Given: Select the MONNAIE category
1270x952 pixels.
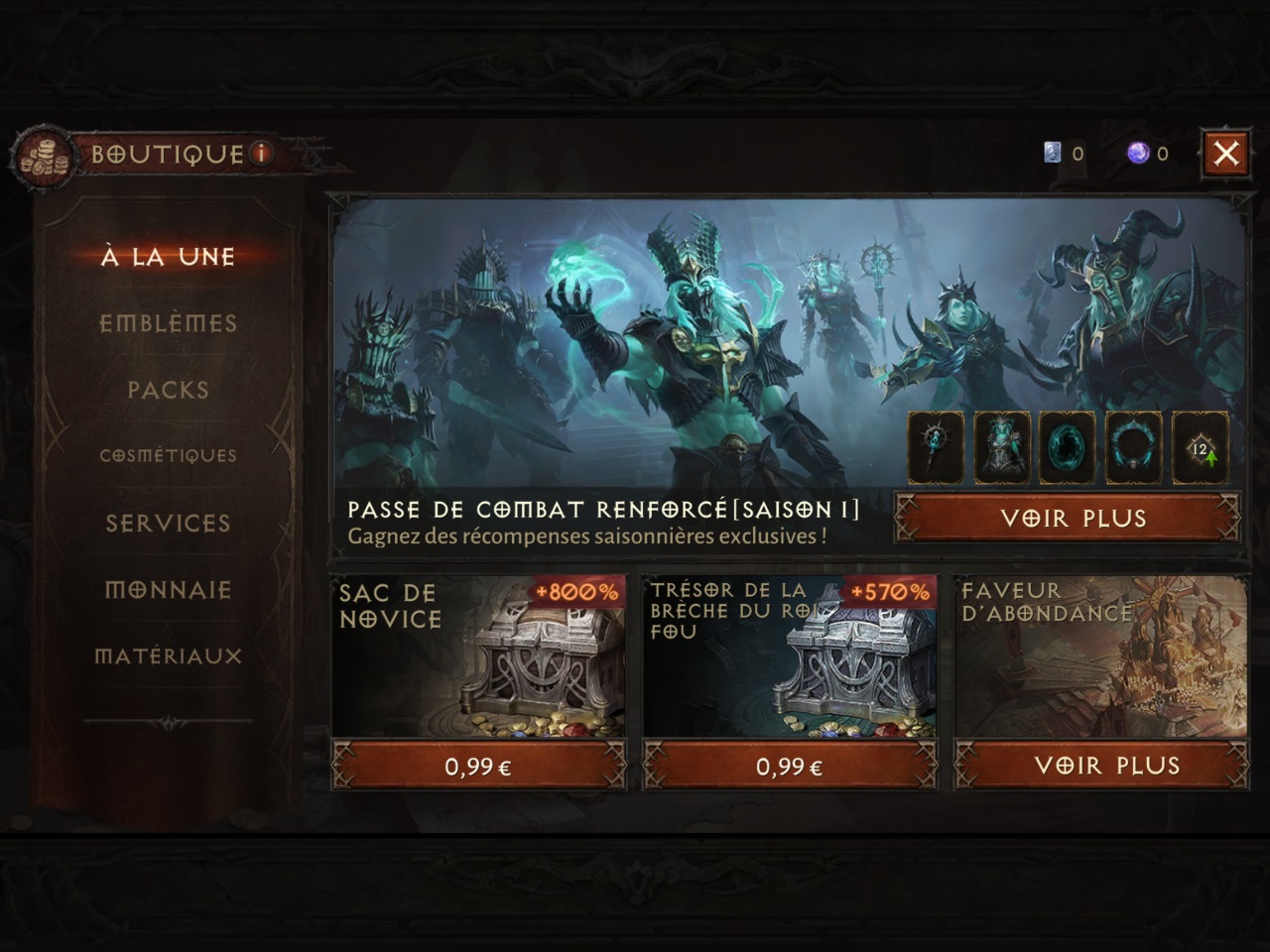Looking at the screenshot, I should click(x=171, y=589).
